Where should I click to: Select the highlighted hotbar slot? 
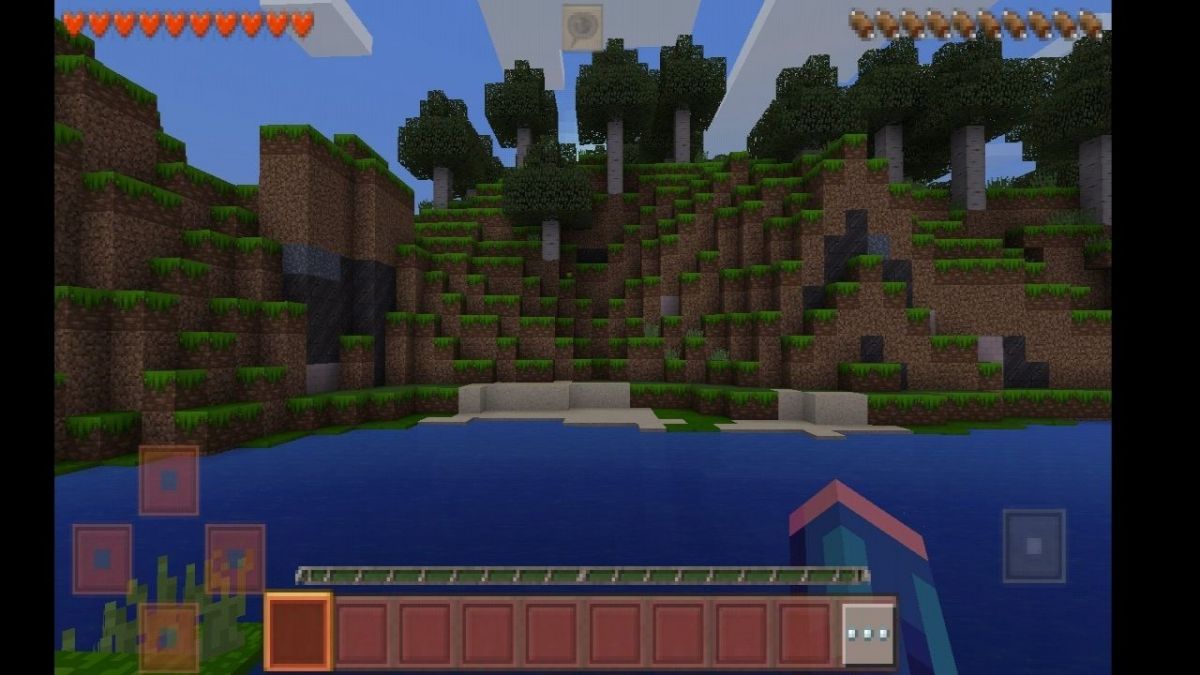click(x=298, y=632)
